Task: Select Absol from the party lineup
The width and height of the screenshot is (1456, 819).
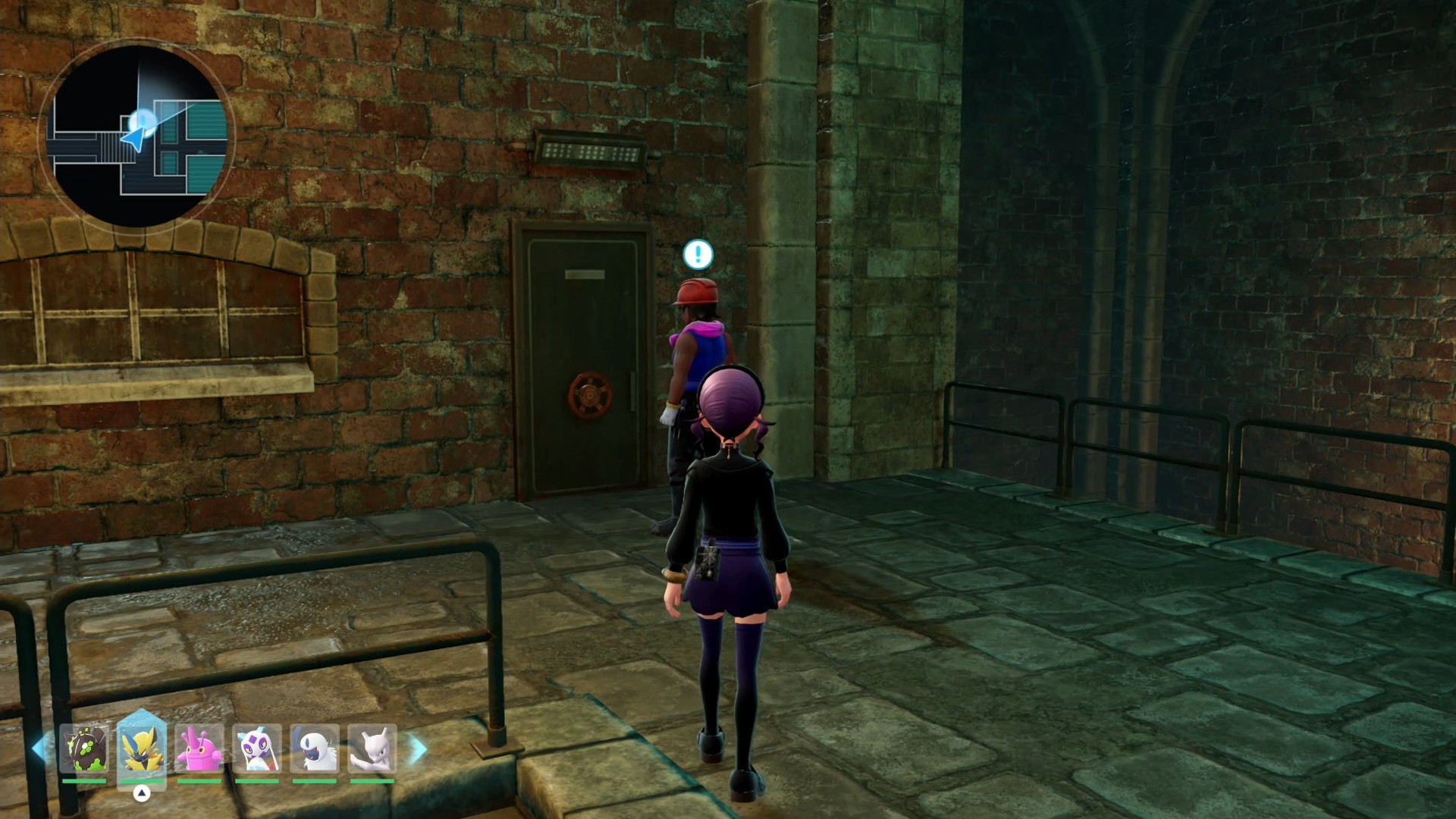Action: pos(315,749)
